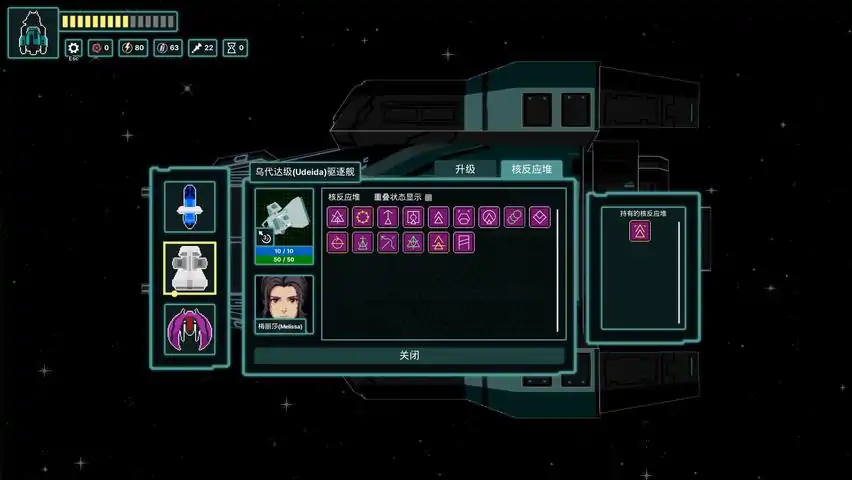The height and width of the screenshot is (480, 852).
Task: Open the 核反应堆 reactor tab
Action: 531,169
